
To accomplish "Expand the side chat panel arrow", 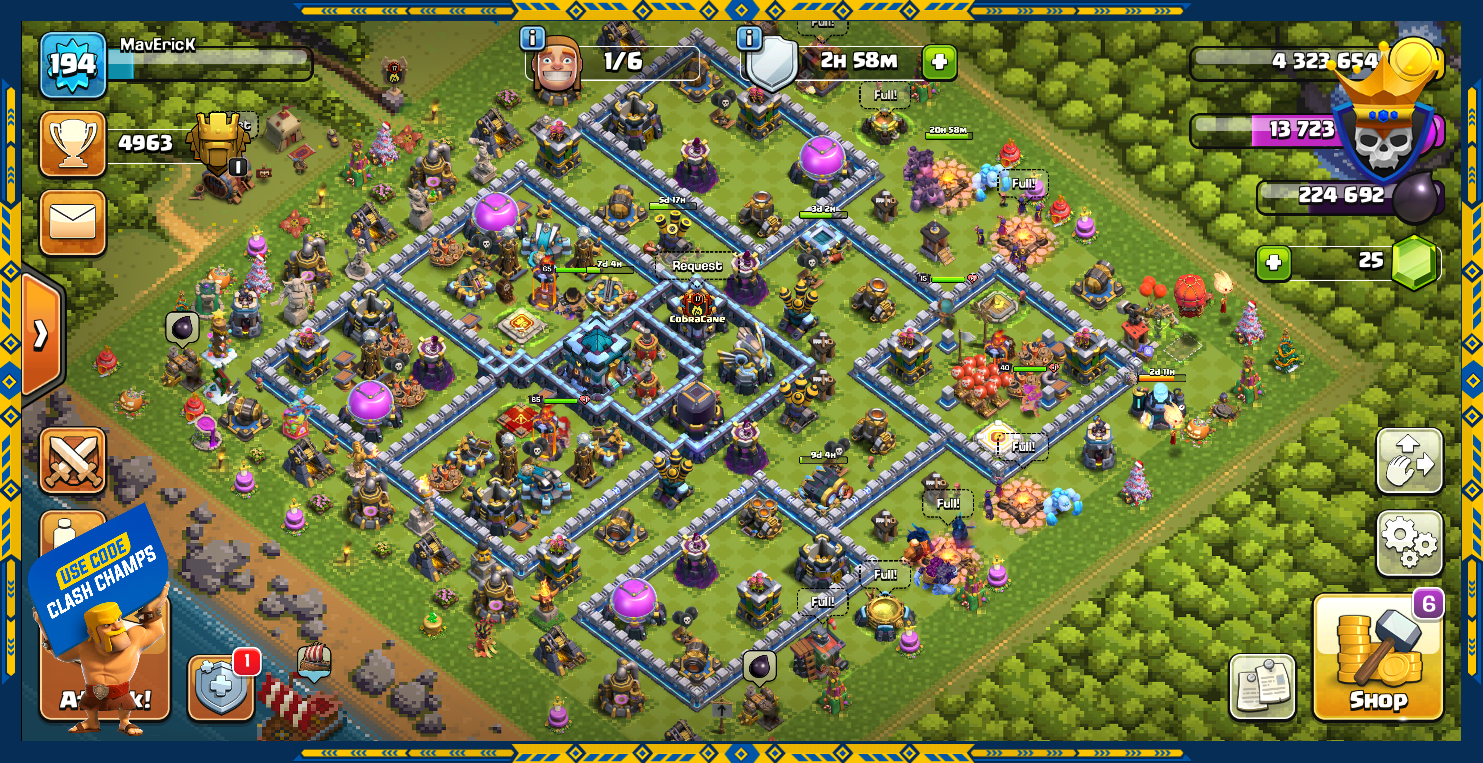I will tap(41, 334).
